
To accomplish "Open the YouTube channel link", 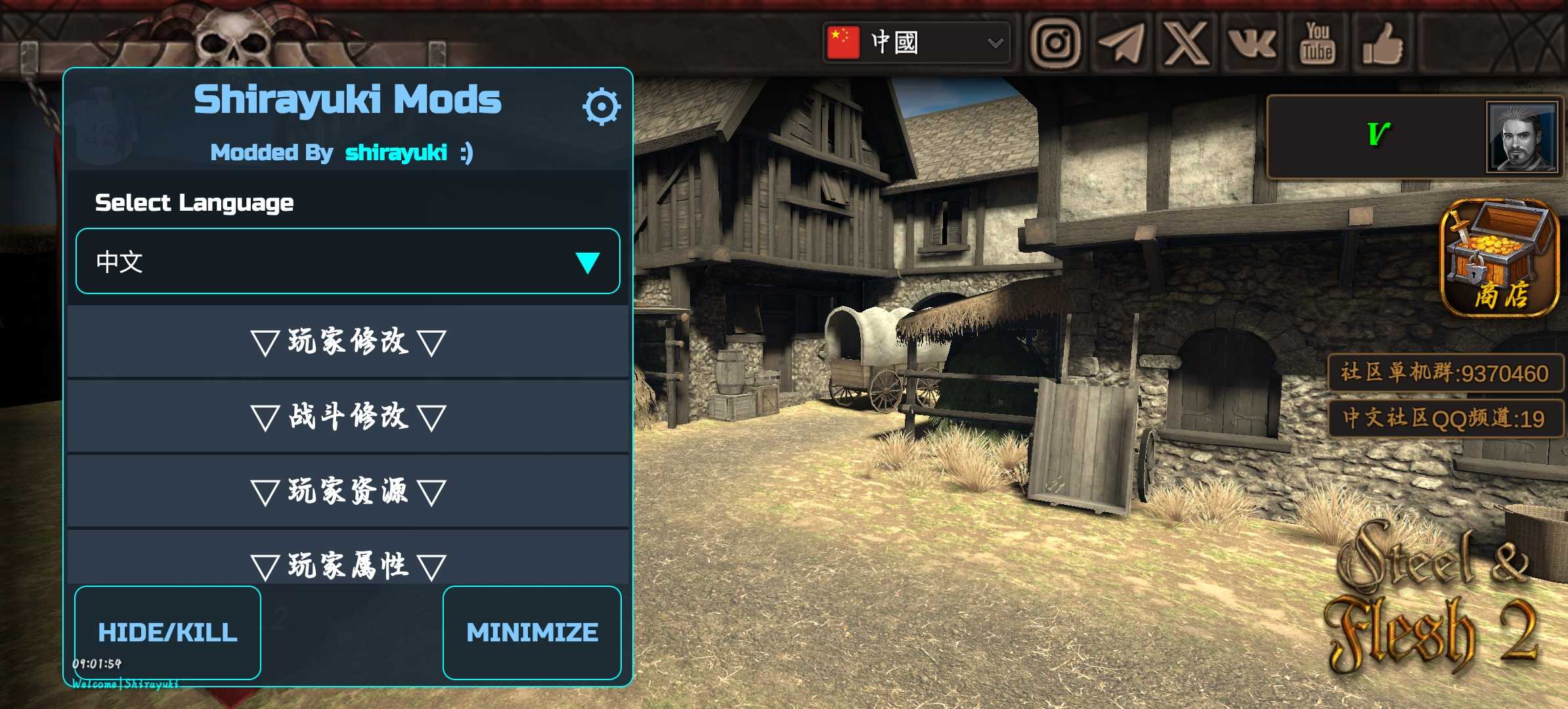I will 1317,43.
